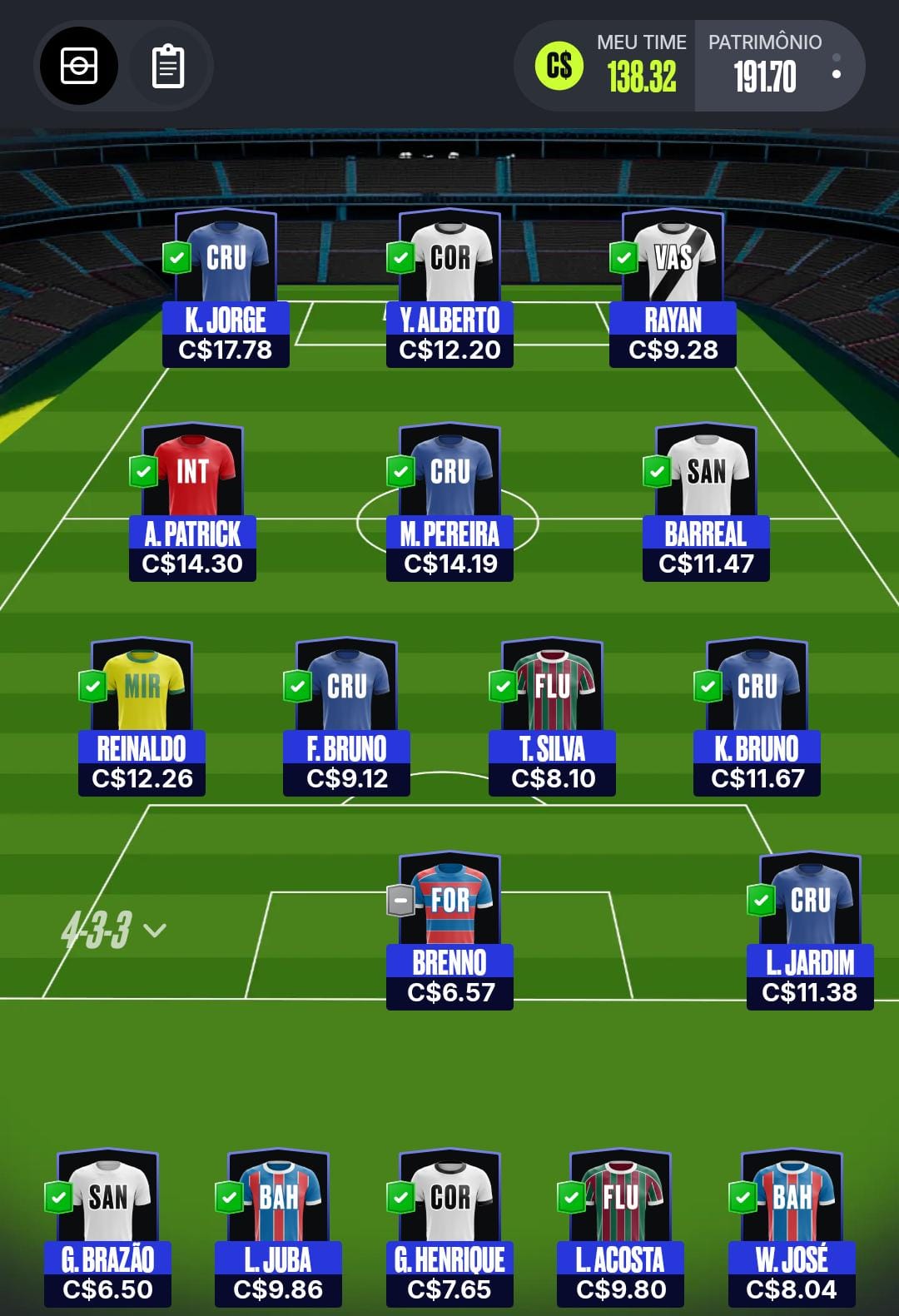899x1316 pixels.
Task: Select T. Silva's Fluminense card
Action: point(552,717)
